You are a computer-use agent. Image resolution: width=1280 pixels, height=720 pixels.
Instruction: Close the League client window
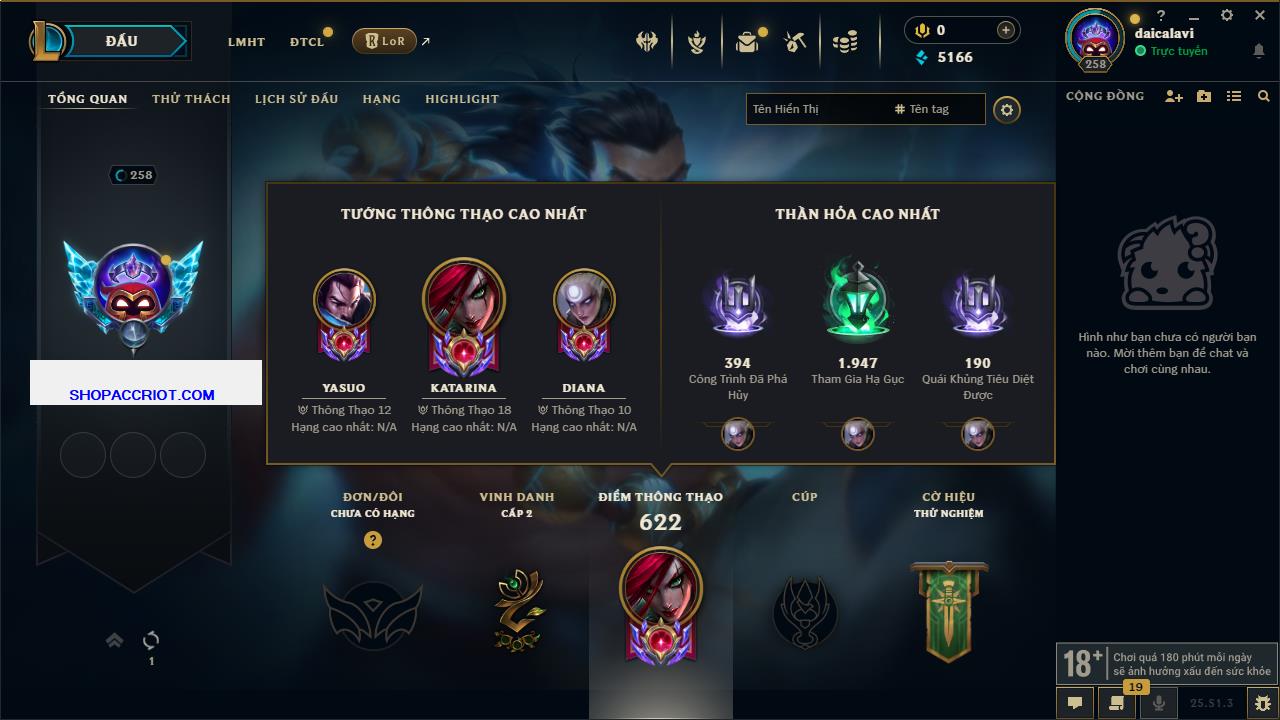pos(1260,15)
